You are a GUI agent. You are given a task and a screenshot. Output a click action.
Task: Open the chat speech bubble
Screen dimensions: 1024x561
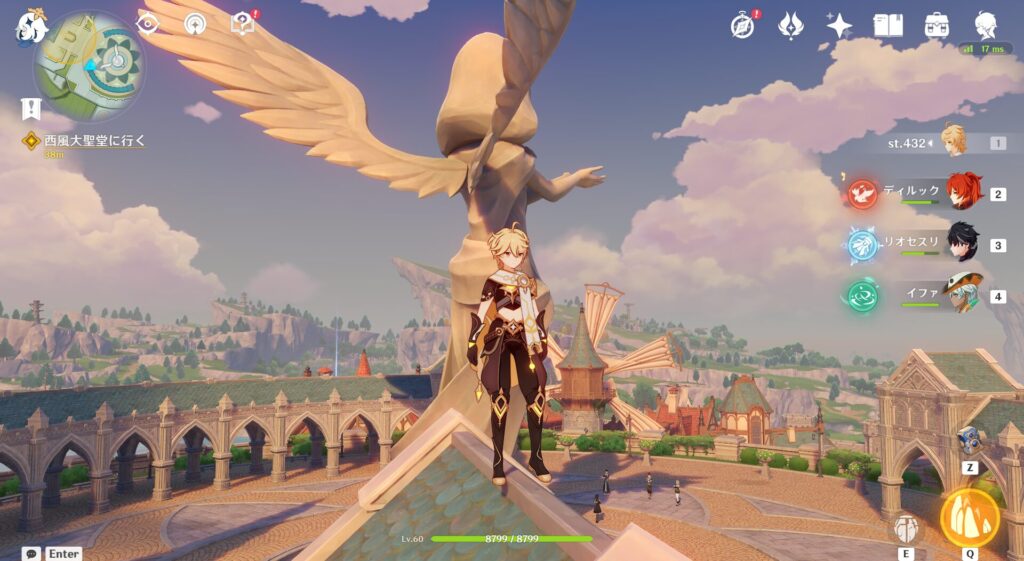coord(32,553)
